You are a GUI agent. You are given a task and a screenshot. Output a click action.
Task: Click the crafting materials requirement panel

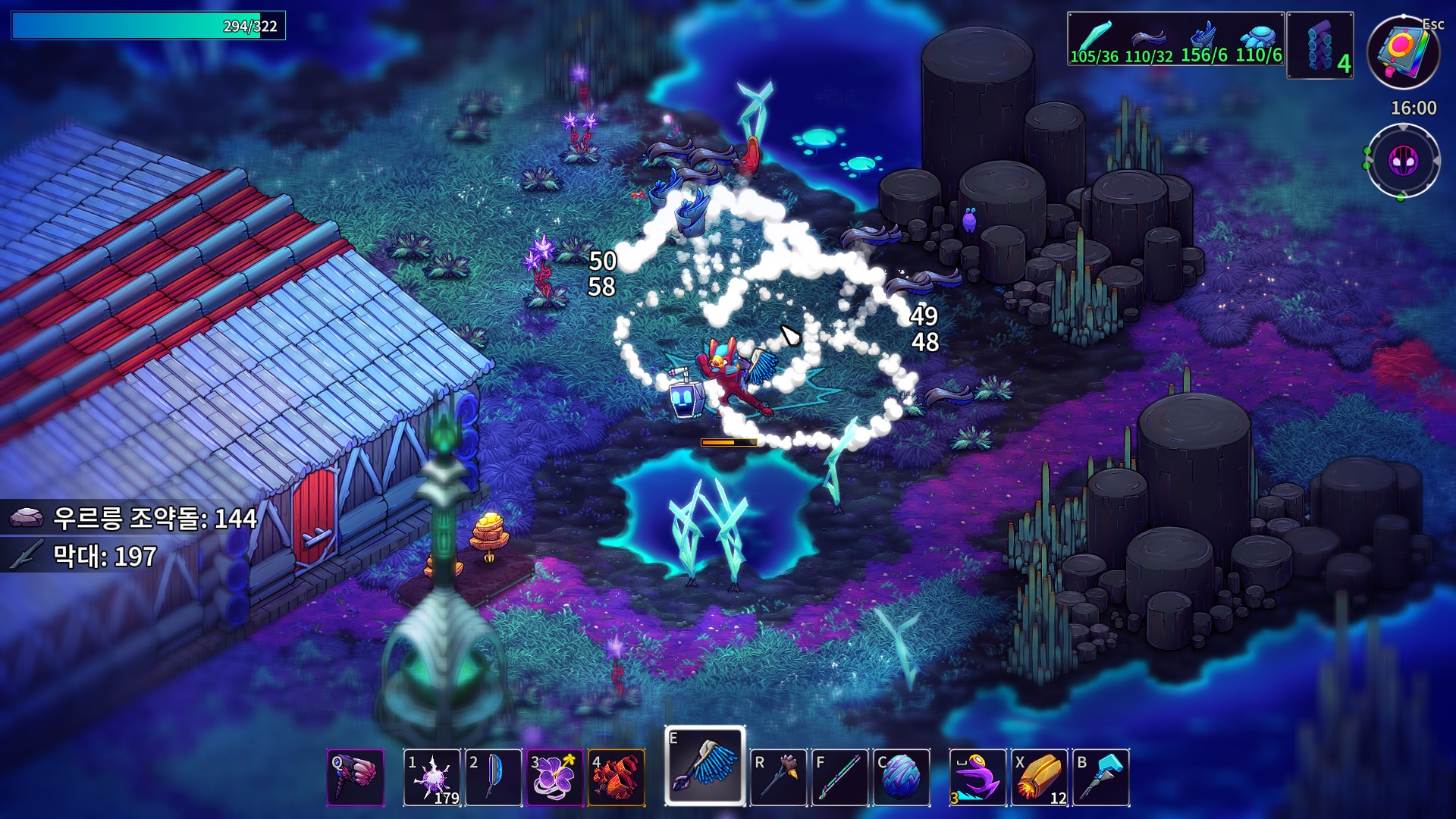pyautogui.click(x=1175, y=39)
